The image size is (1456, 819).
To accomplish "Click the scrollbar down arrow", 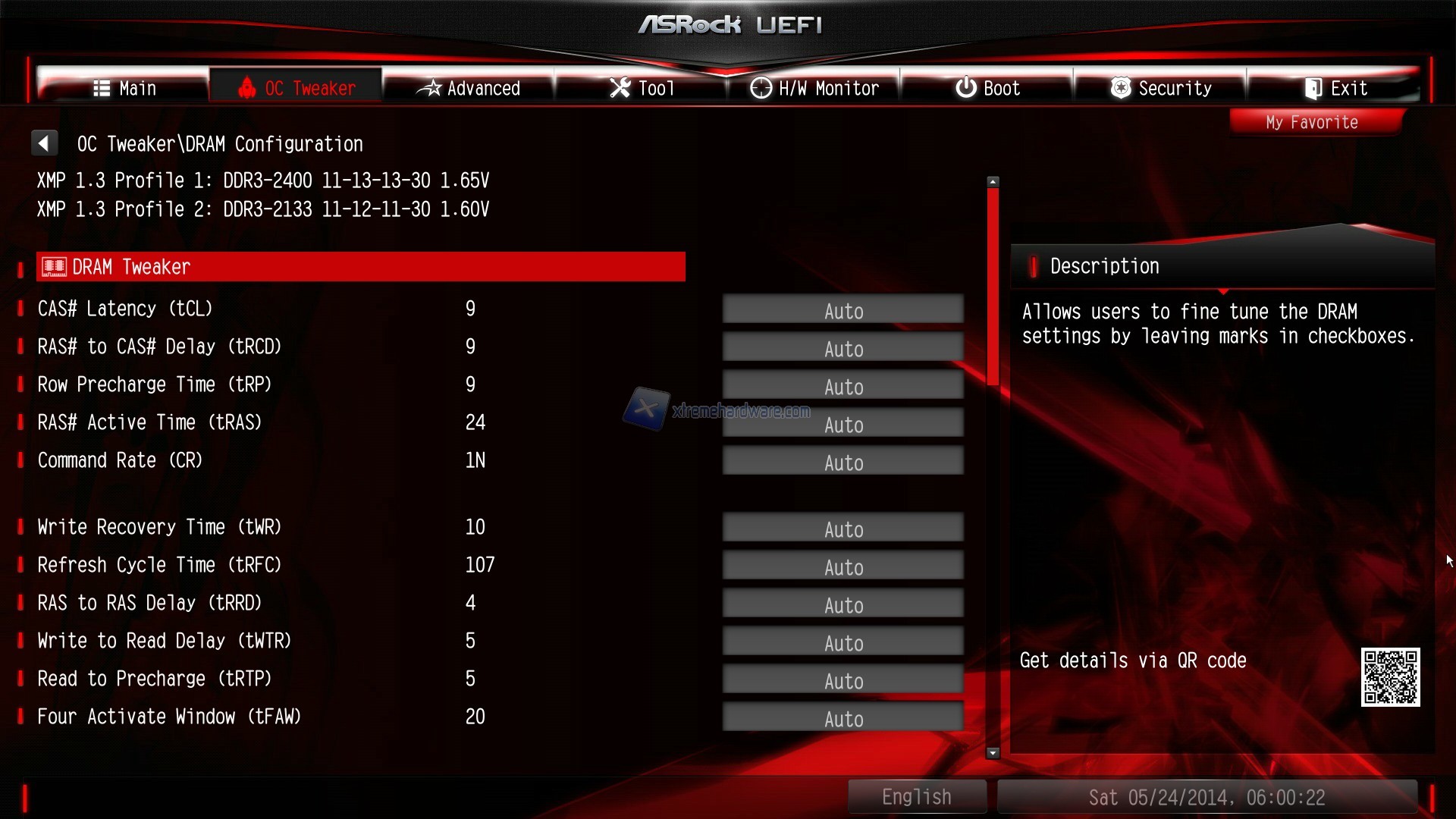I will tap(993, 753).
